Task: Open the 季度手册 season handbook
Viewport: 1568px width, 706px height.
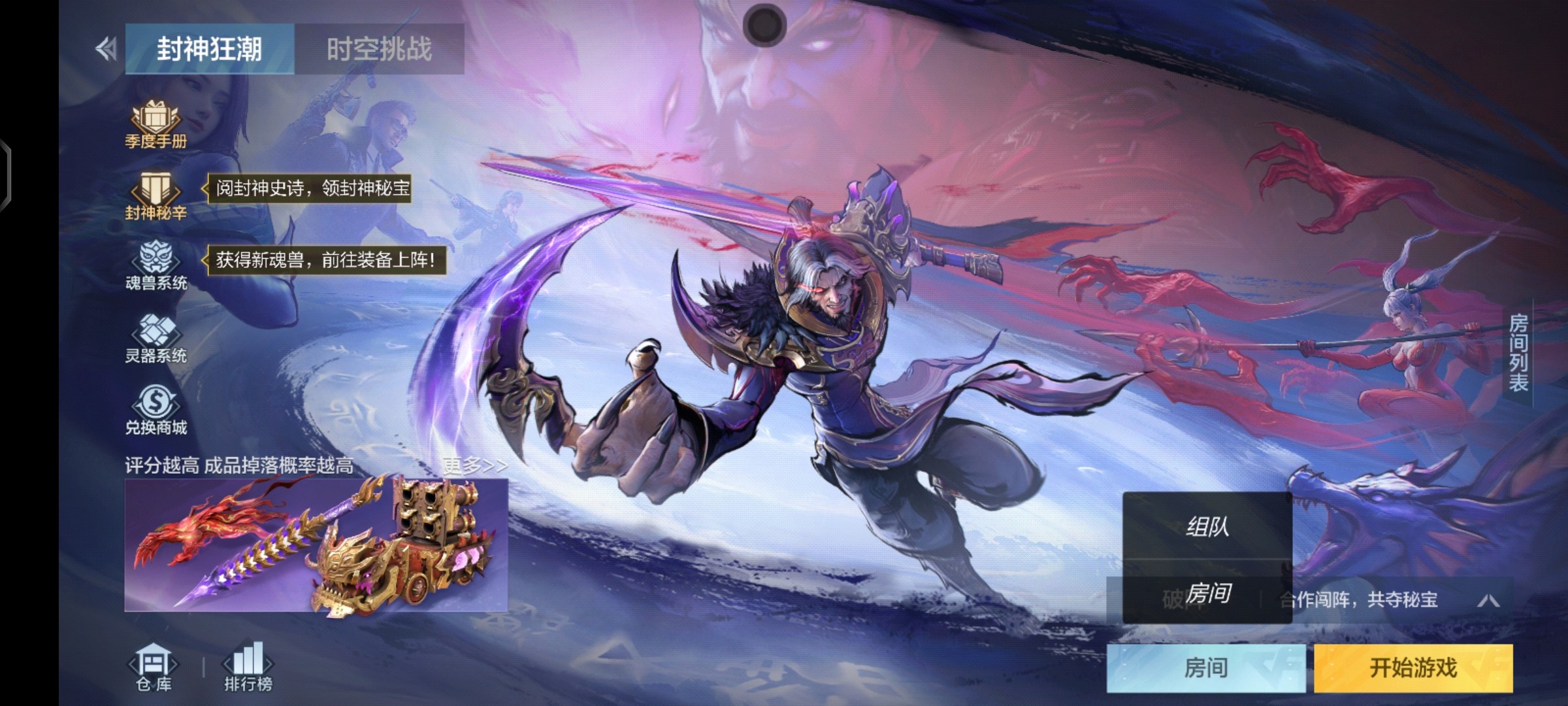Action: click(x=155, y=125)
